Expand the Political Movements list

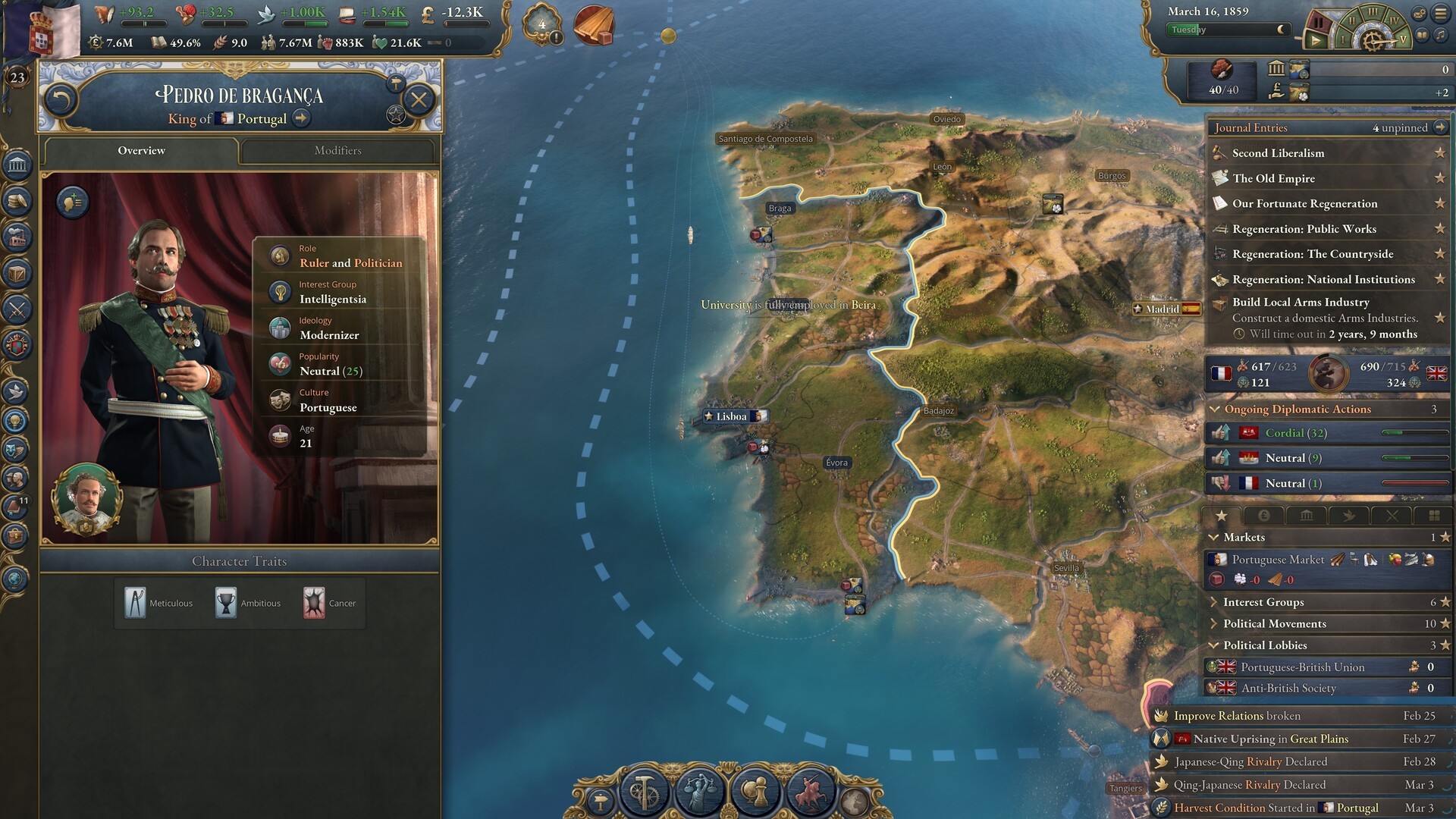pos(1274,623)
